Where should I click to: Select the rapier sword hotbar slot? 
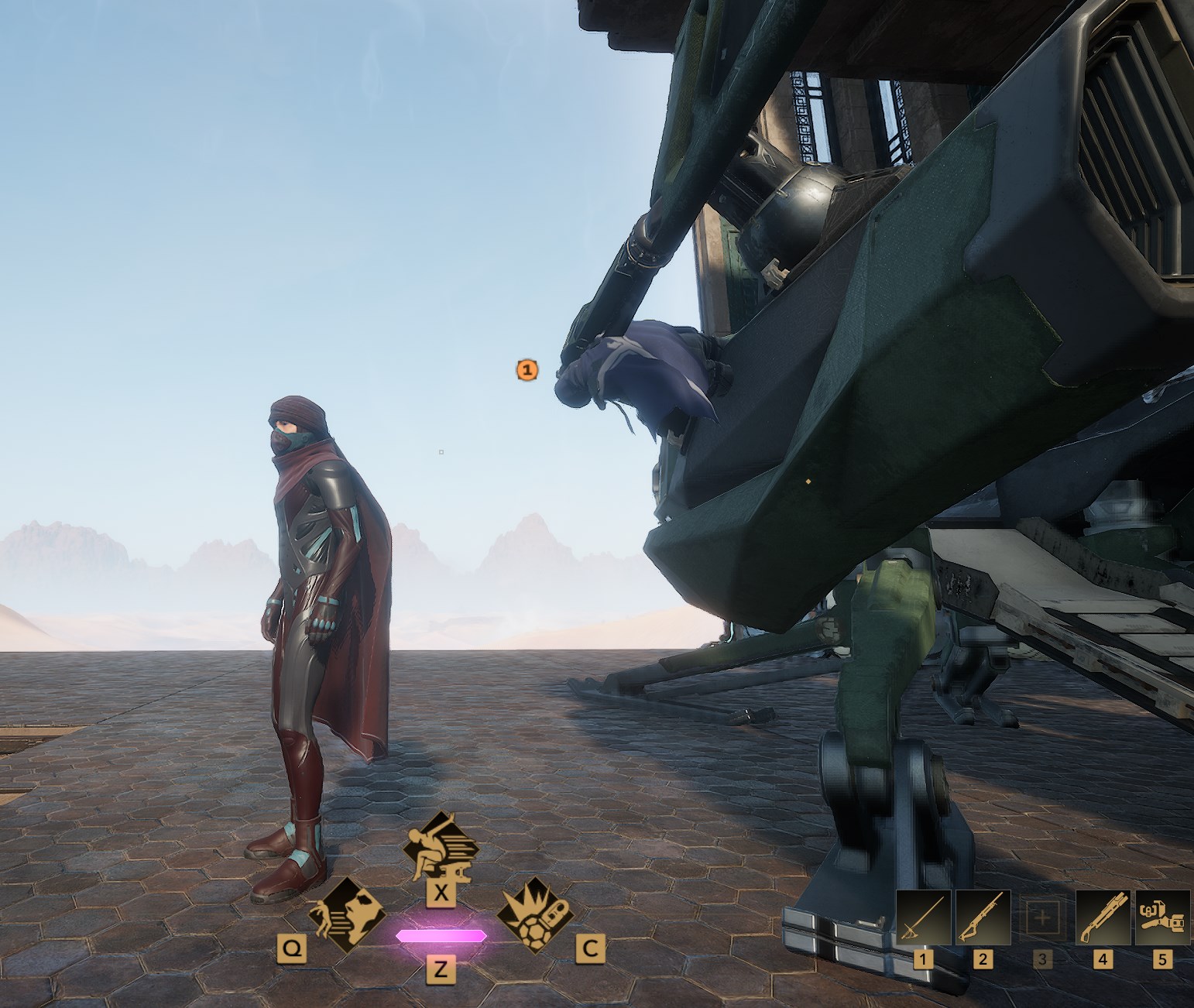coord(924,917)
